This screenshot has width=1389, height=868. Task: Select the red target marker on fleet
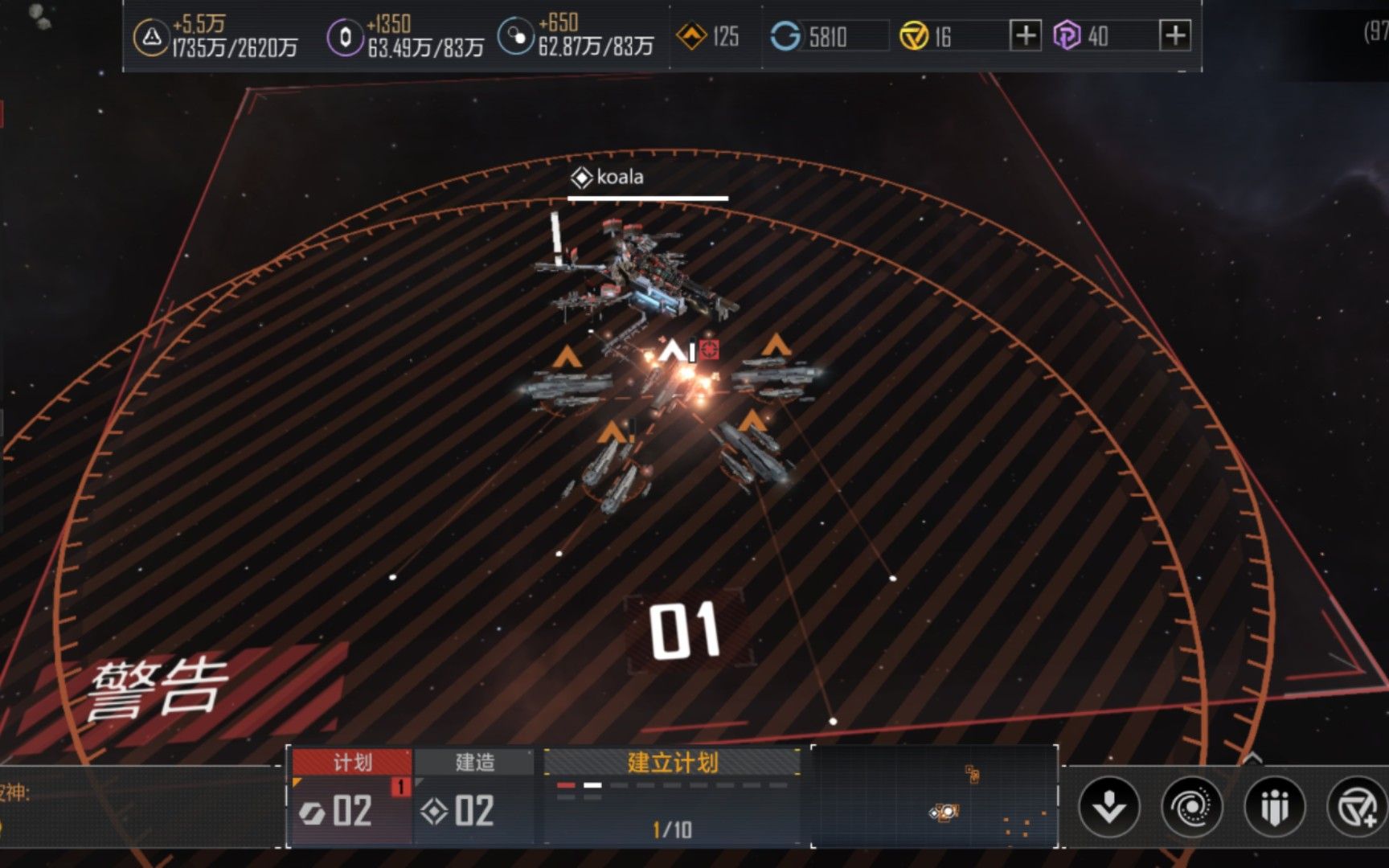point(709,350)
